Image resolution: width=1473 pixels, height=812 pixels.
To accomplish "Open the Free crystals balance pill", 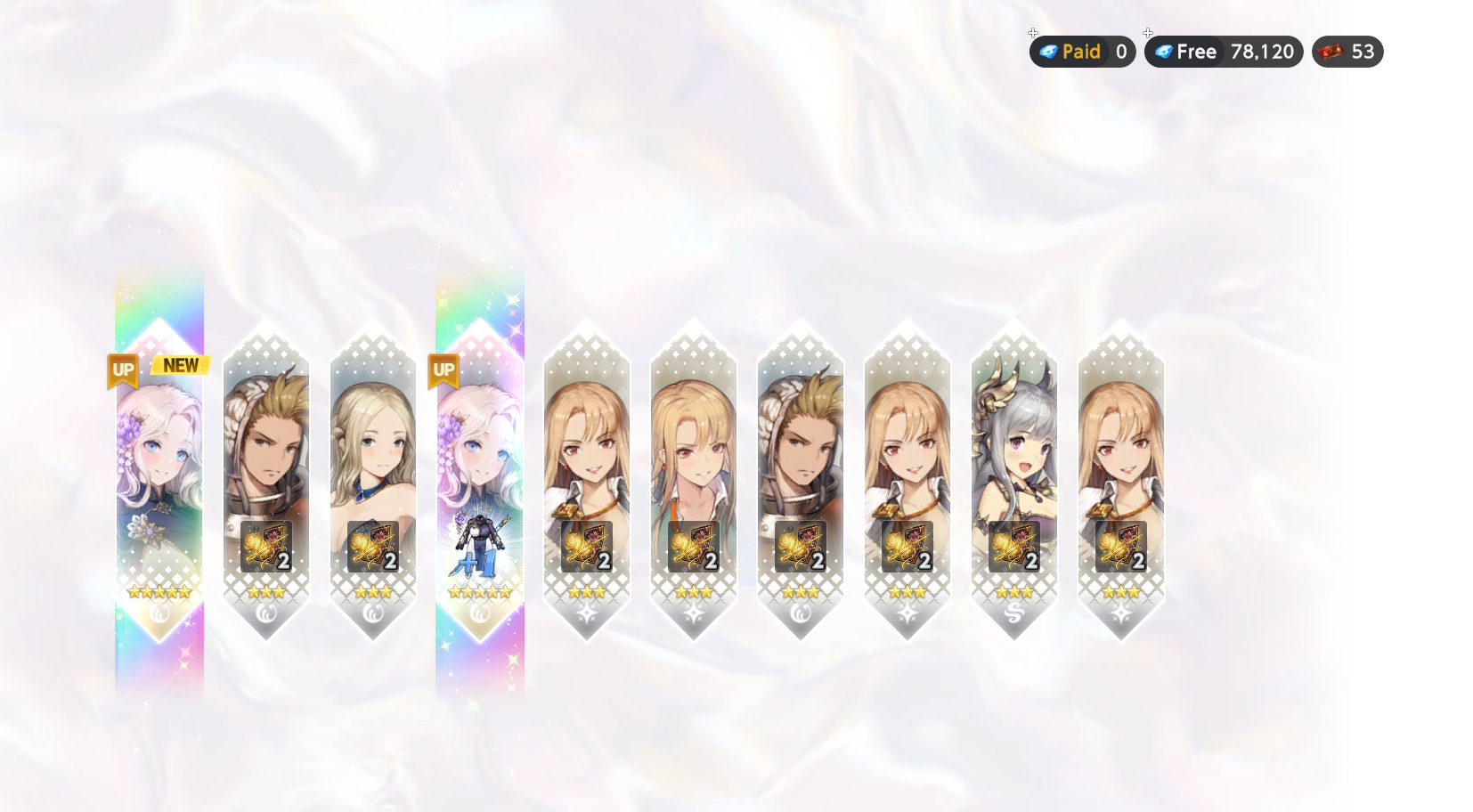I will click(x=1224, y=52).
